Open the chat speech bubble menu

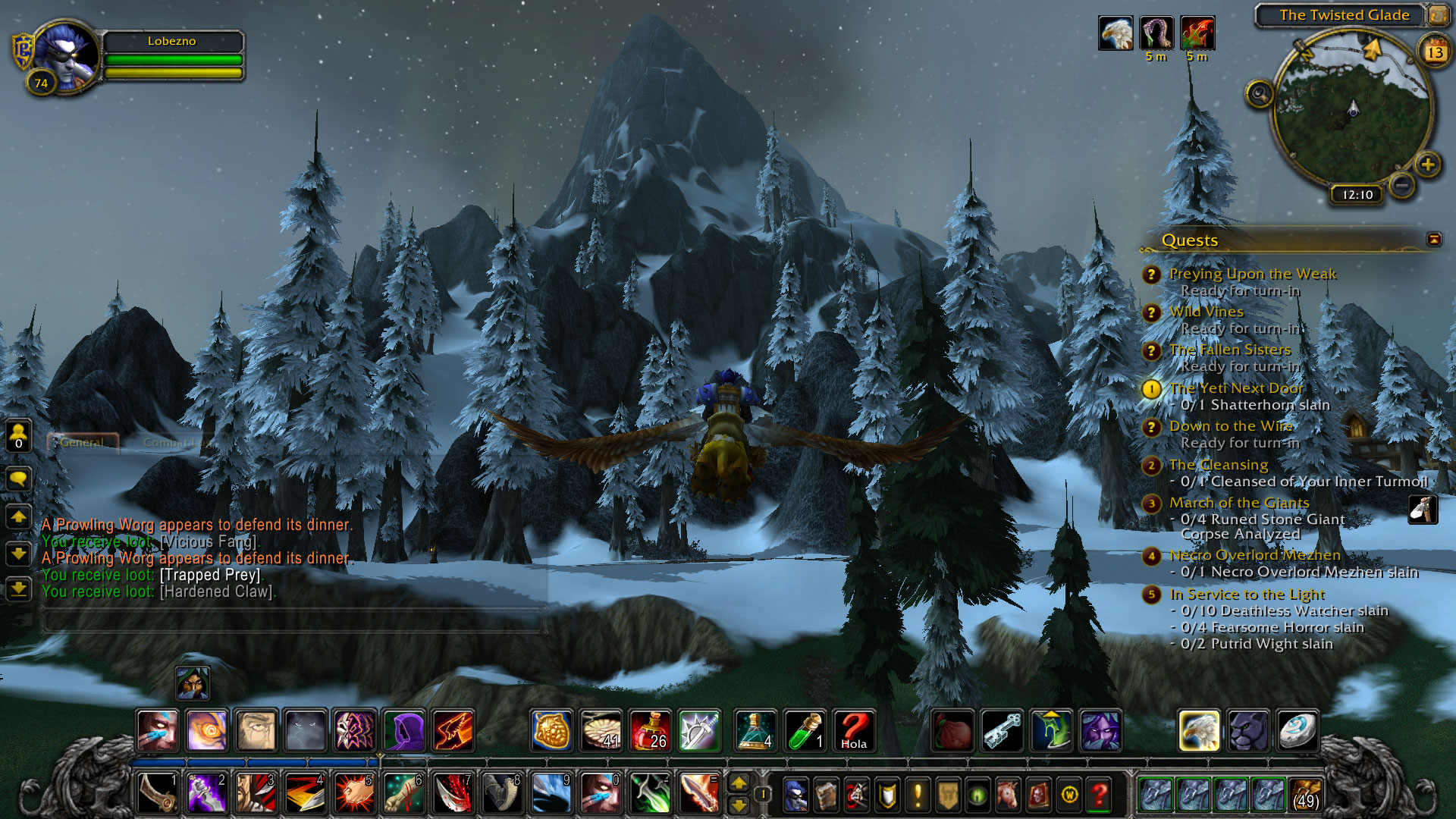coord(18,479)
